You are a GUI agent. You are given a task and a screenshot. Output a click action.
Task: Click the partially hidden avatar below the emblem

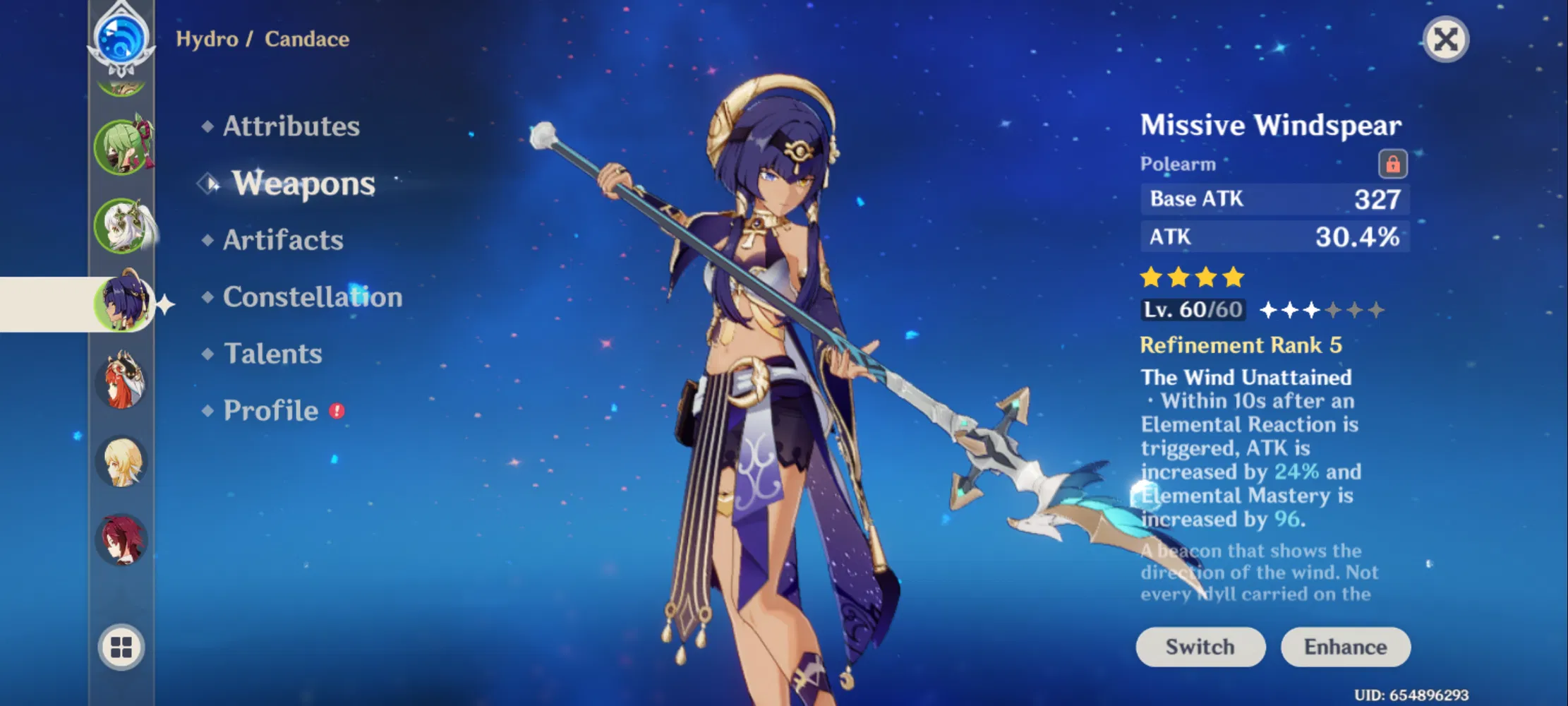[121, 85]
